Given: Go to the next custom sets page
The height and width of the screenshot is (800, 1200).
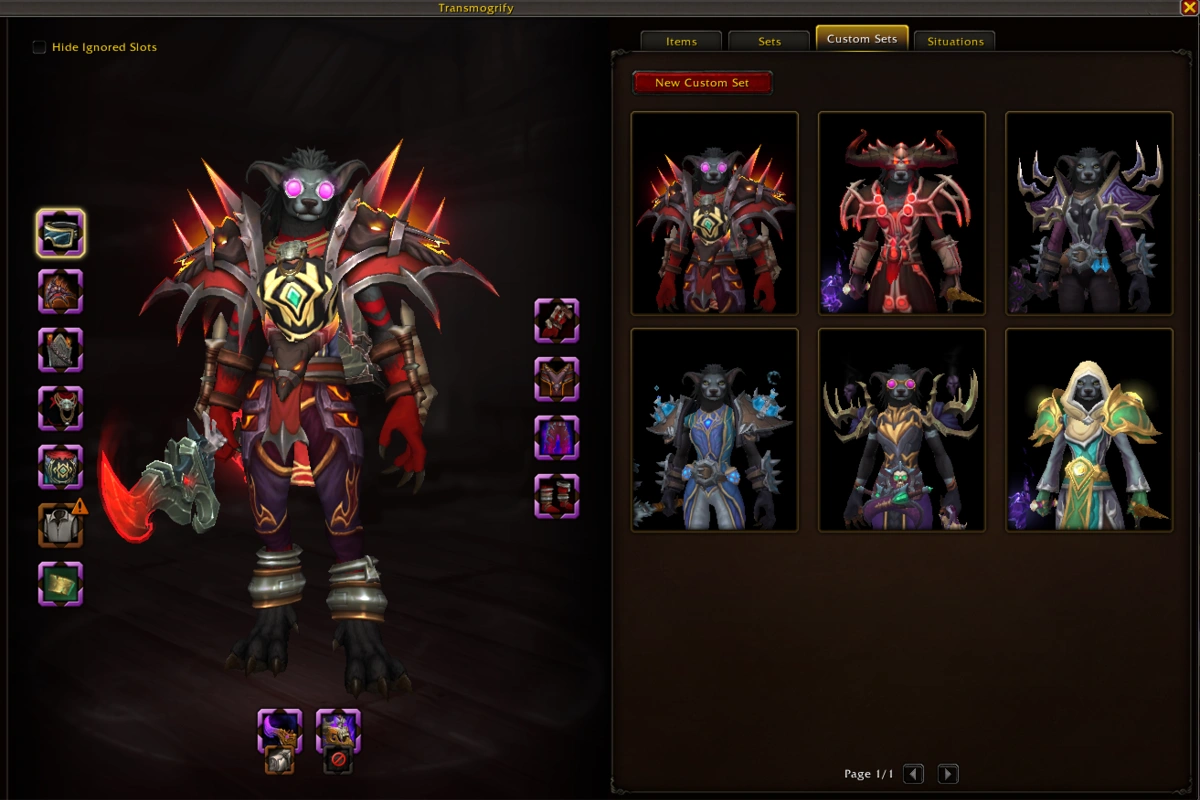Looking at the screenshot, I should pos(947,773).
